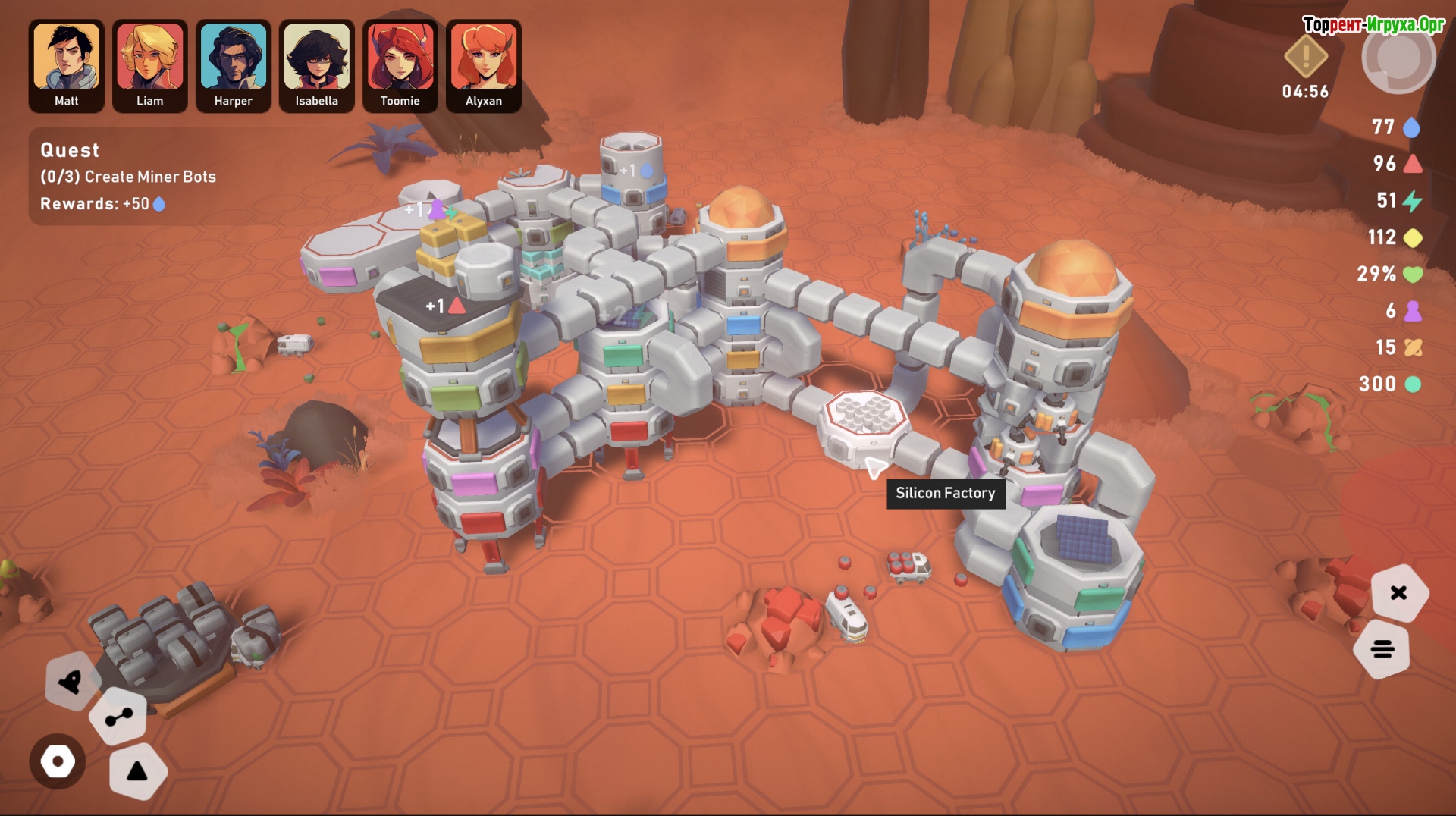The image size is (1456, 816).
Task: Choose the connector corridor build tool
Action: pyautogui.click(x=118, y=717)
